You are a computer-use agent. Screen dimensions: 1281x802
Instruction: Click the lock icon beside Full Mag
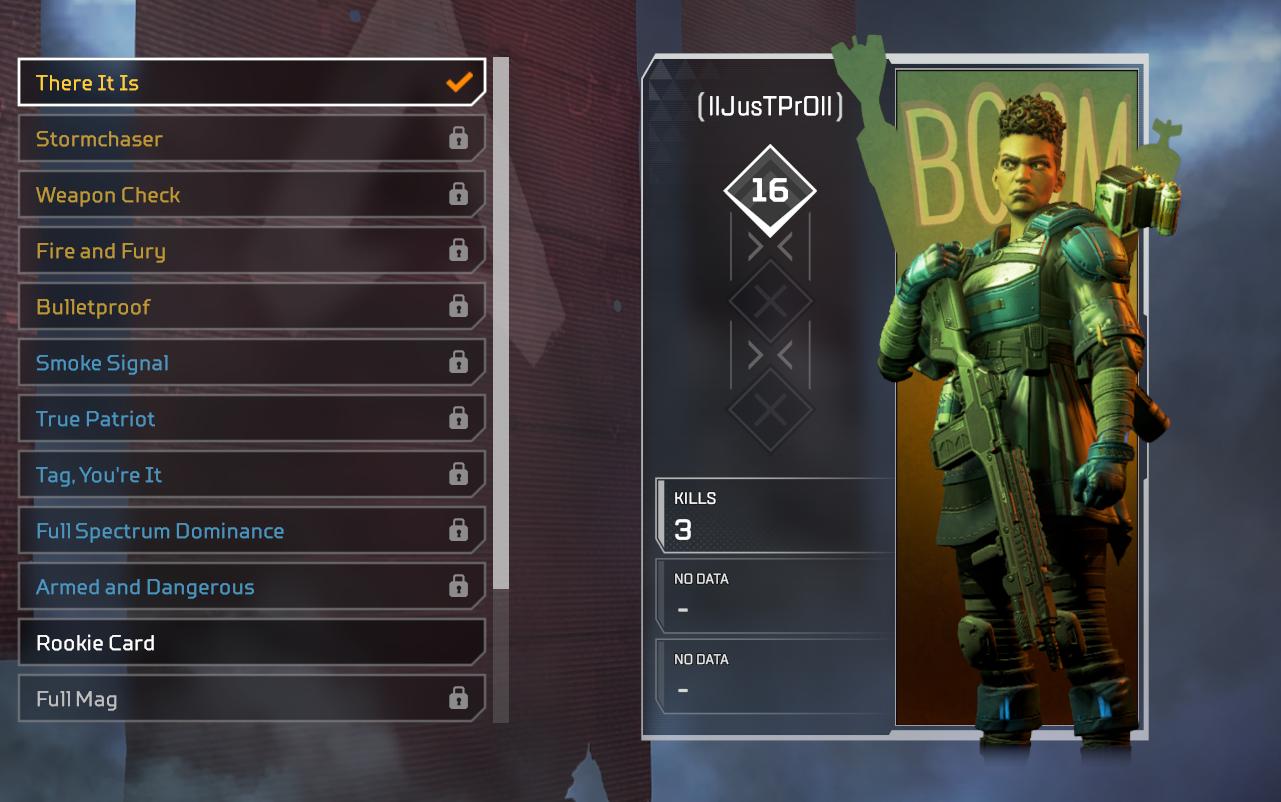(x=458, y=699)
